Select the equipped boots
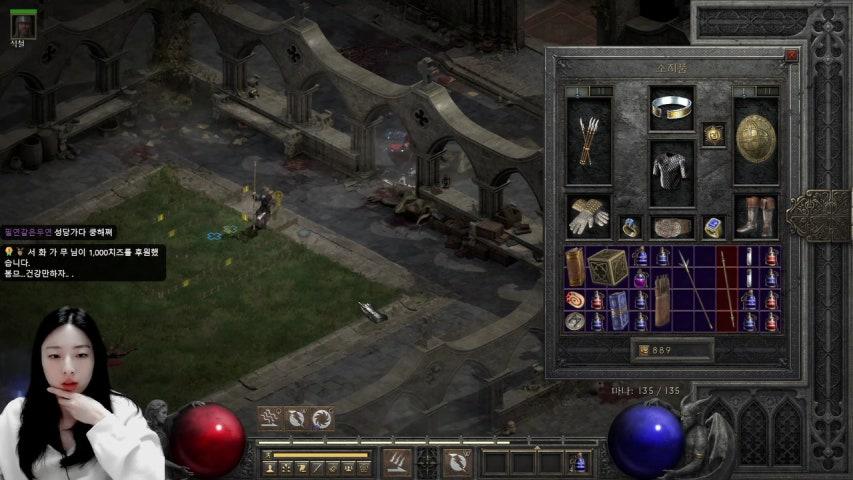853x480 pixels. 756,217
